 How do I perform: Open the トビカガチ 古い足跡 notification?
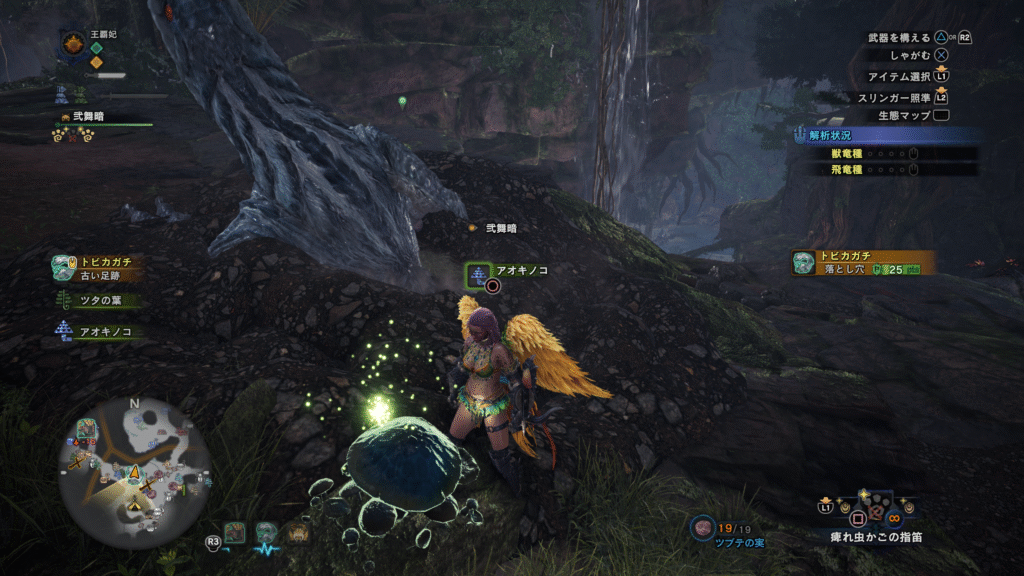coord(98,267)
